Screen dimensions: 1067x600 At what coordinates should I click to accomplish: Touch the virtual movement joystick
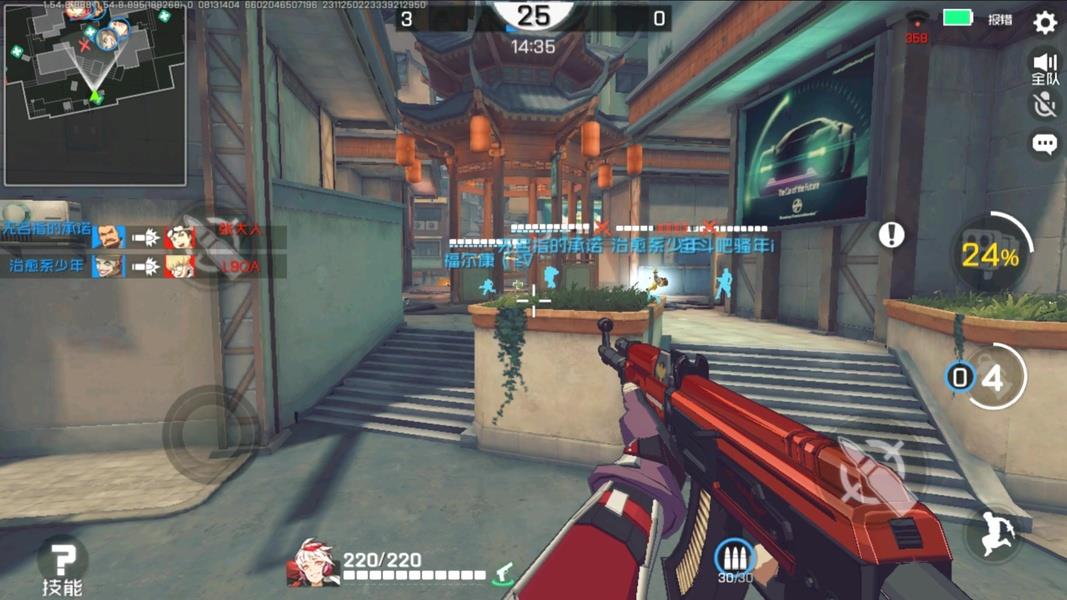coord(210,434)
